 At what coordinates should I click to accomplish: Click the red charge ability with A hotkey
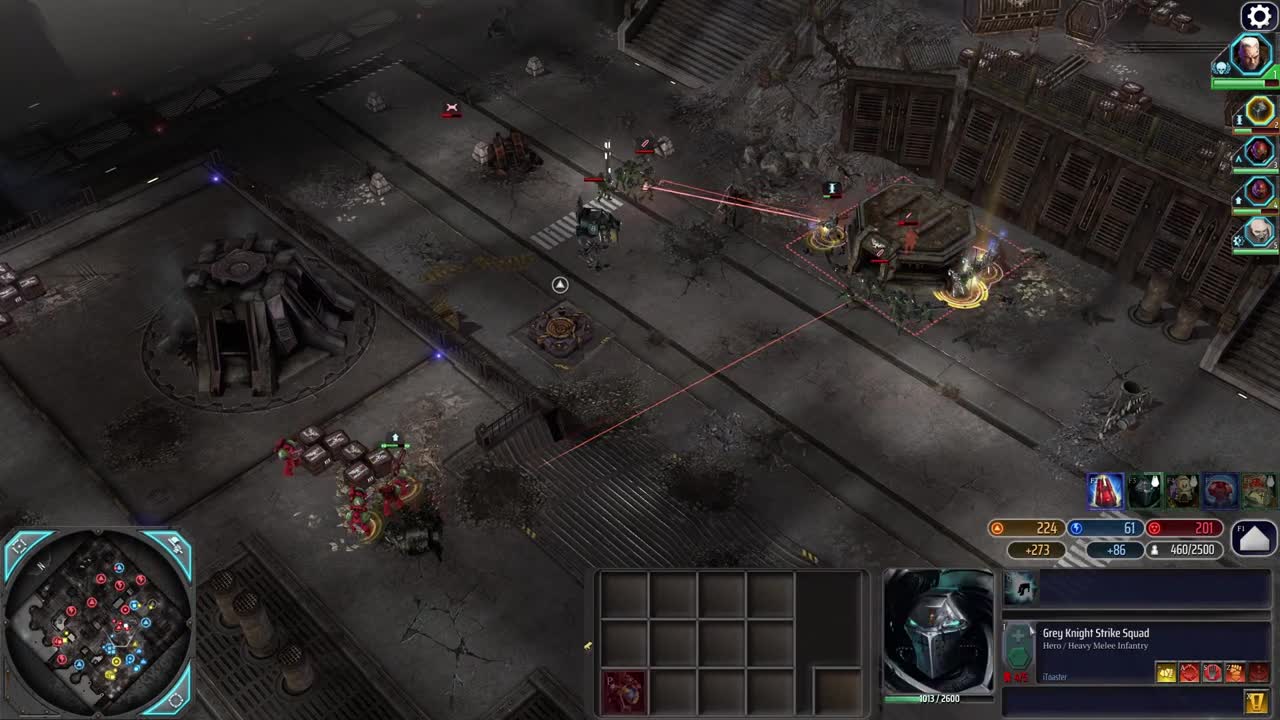pos(1190,671)
